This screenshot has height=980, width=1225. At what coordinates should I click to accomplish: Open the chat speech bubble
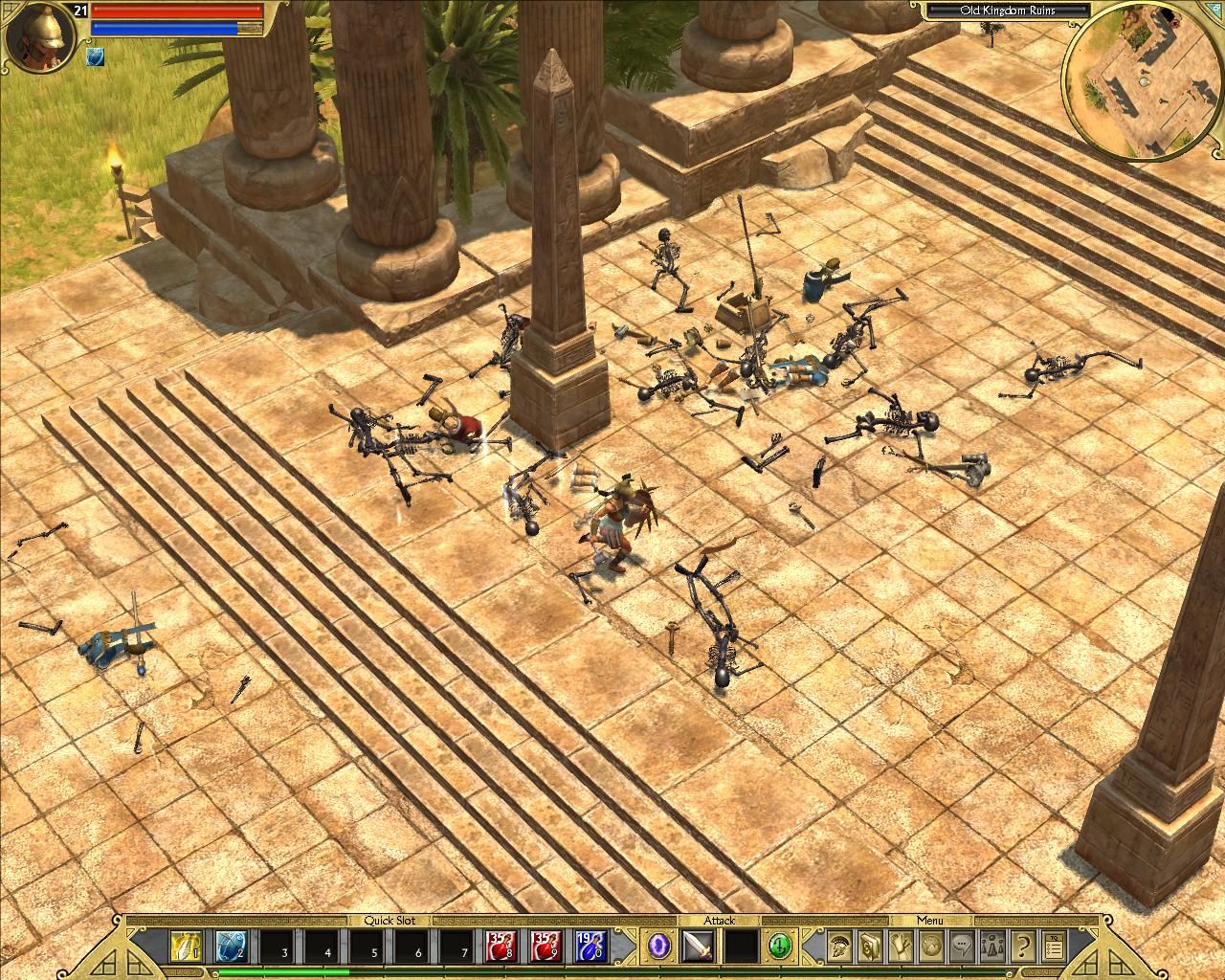click(962, 947)
